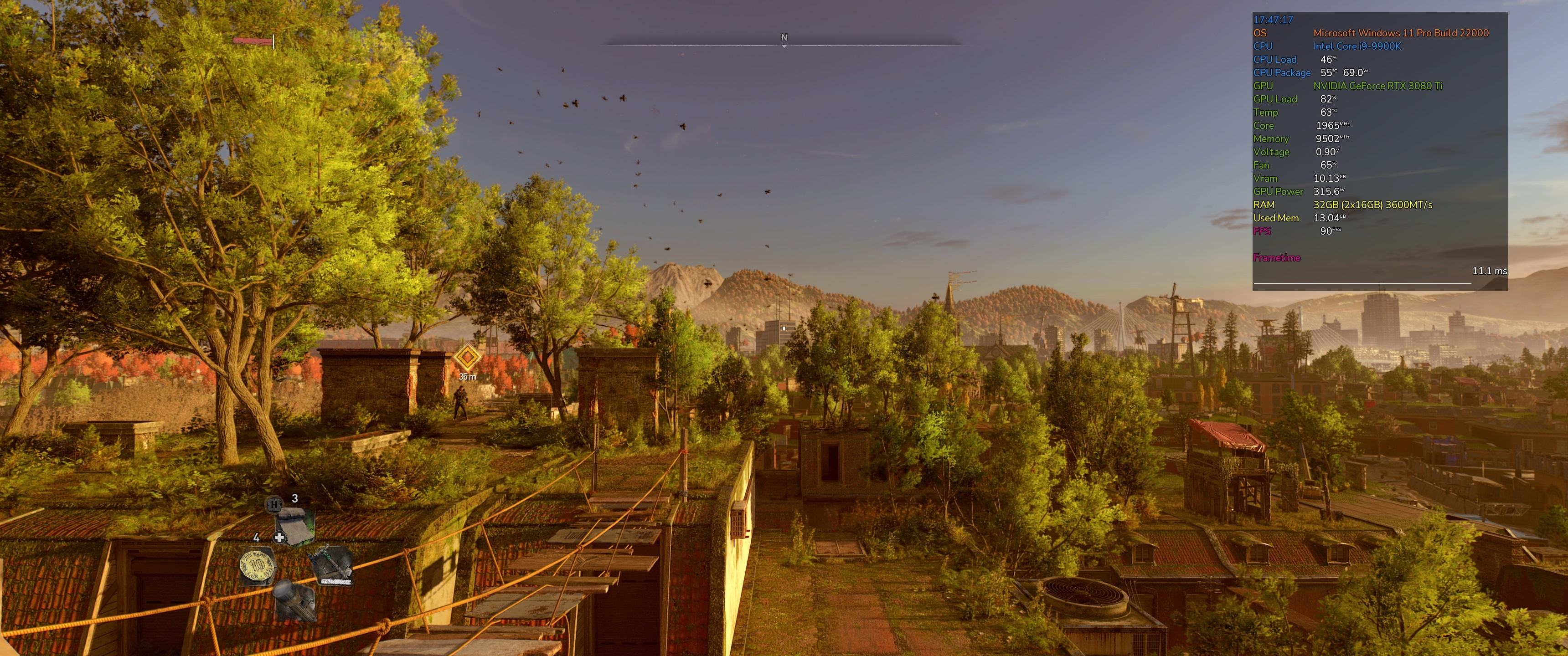The height and width of the screenshot is (656, 1568).
Task: Click the orange diamond objective marker
Action: point(467,356)
